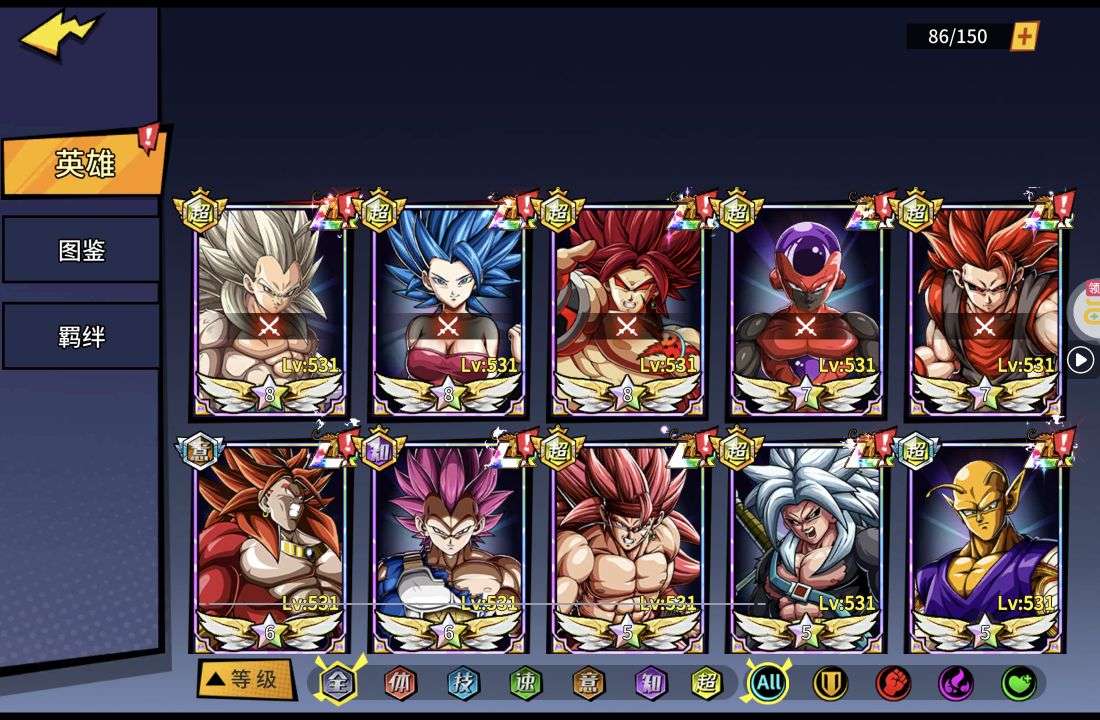Screen dimensions: 1100x720
Task: Pick the yellow-skinned Piccolo hero card
Action: pyautogui.click(x=986, y=547)
